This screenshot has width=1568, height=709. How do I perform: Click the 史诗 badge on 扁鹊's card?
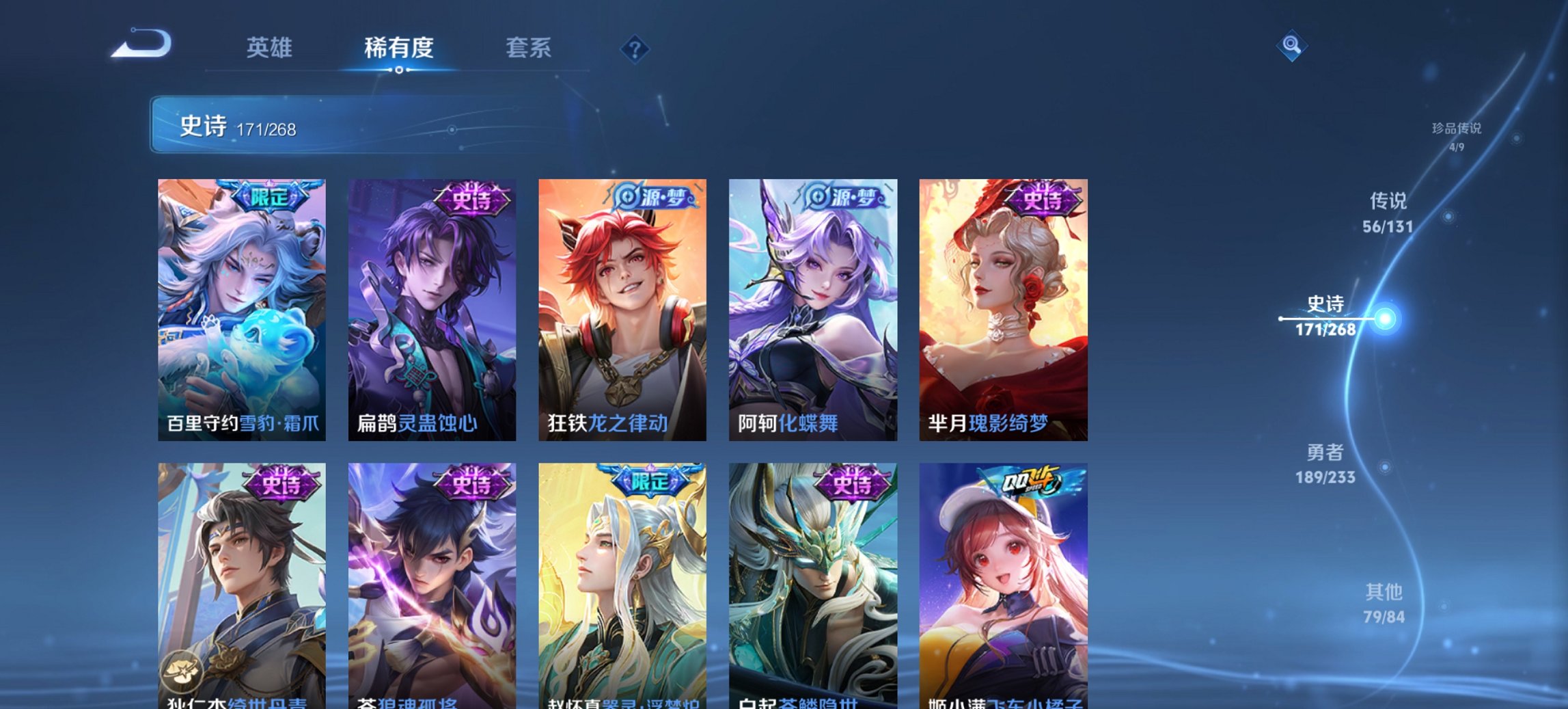(x=472, y=198)
